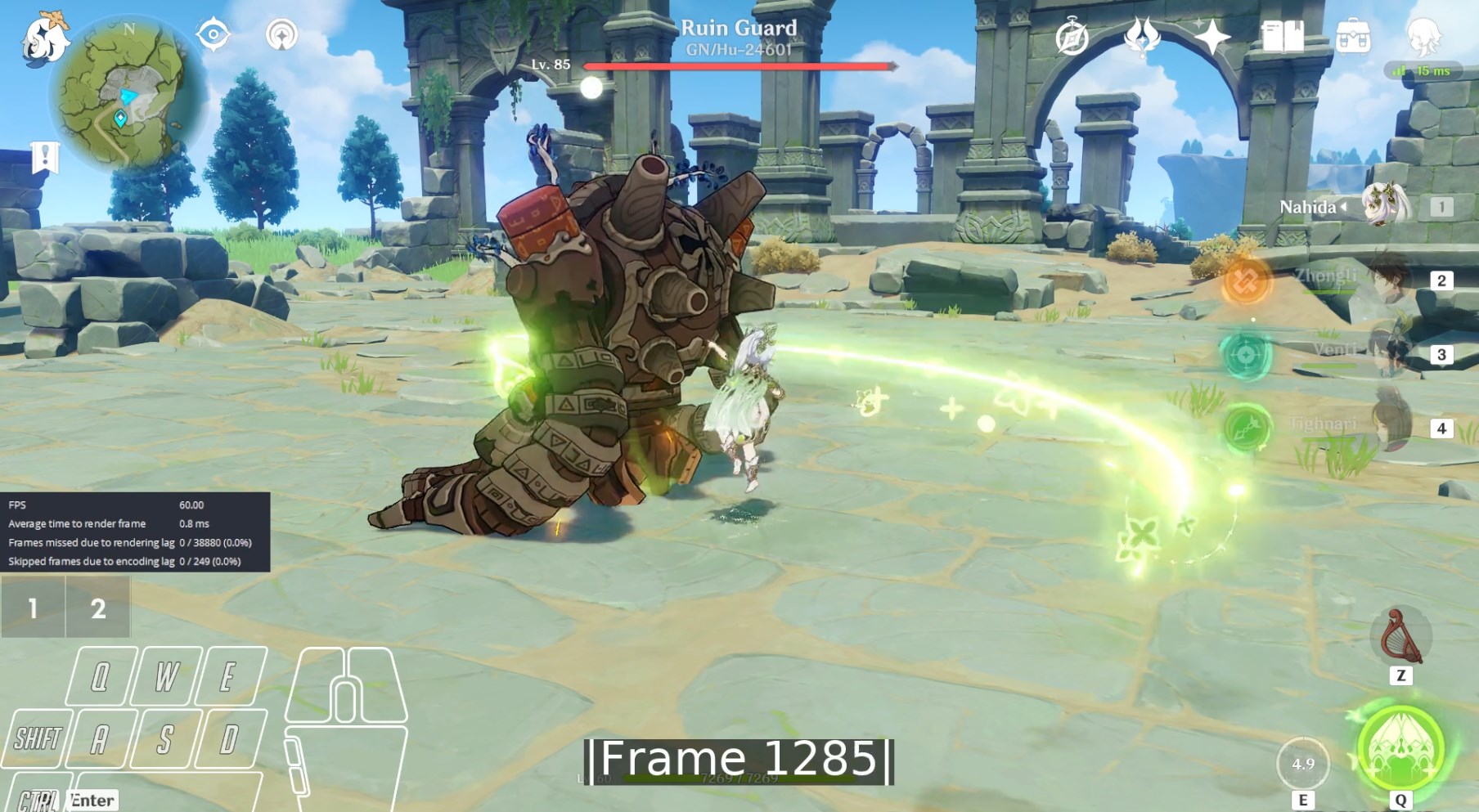Open the Wish four-pointed star icon
This screenshot has width=1479, height=812.
pos(1212,37)
